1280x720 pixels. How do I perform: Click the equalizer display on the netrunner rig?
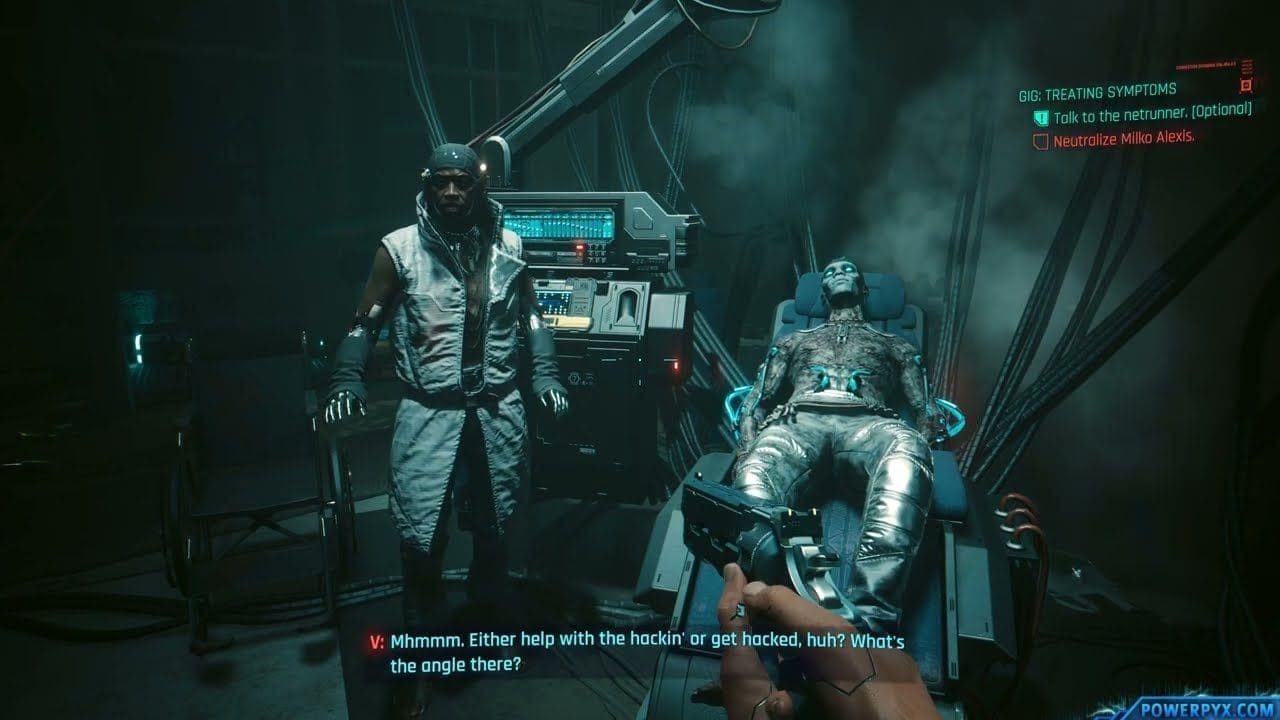(x=560, y=222)
